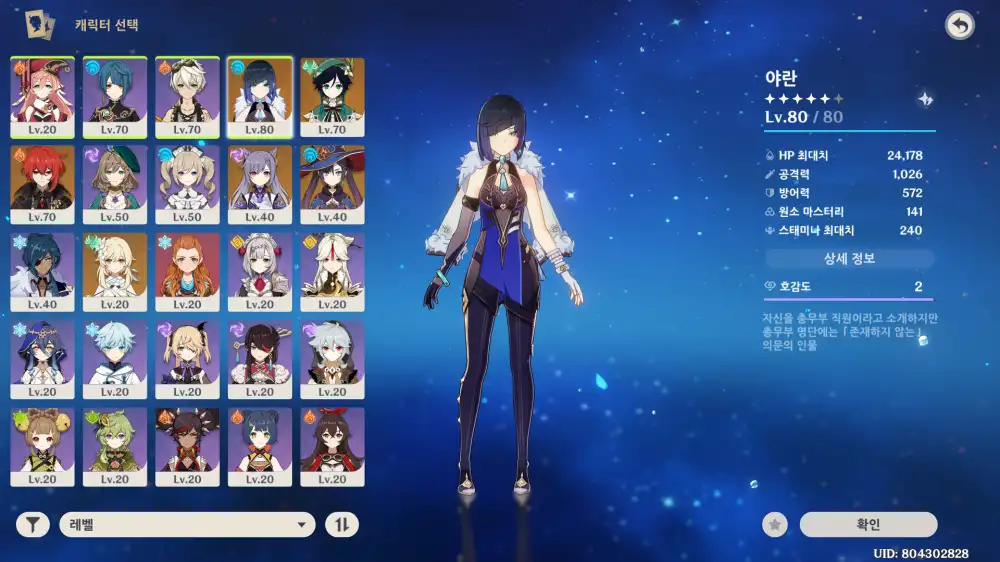Select Yanfei's Lv.20 character tile

[x=43, y=97]
